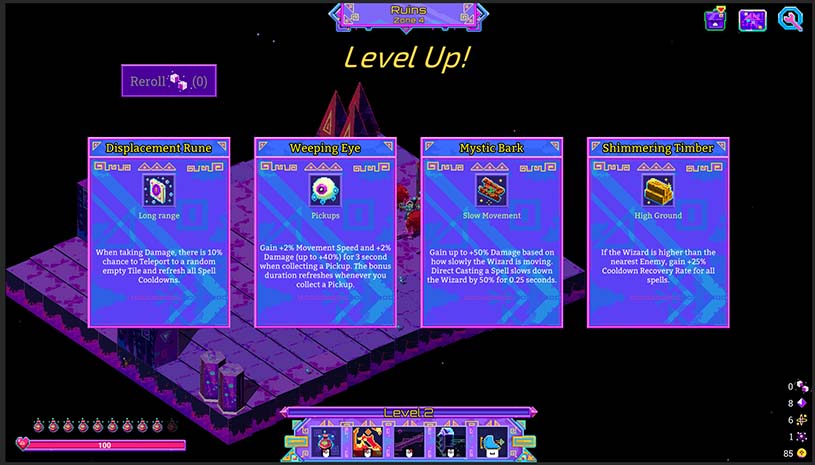This screenshot has height=465, width=815.
Task: Open the inventory bag icon
Action: [x=715, y=19]
